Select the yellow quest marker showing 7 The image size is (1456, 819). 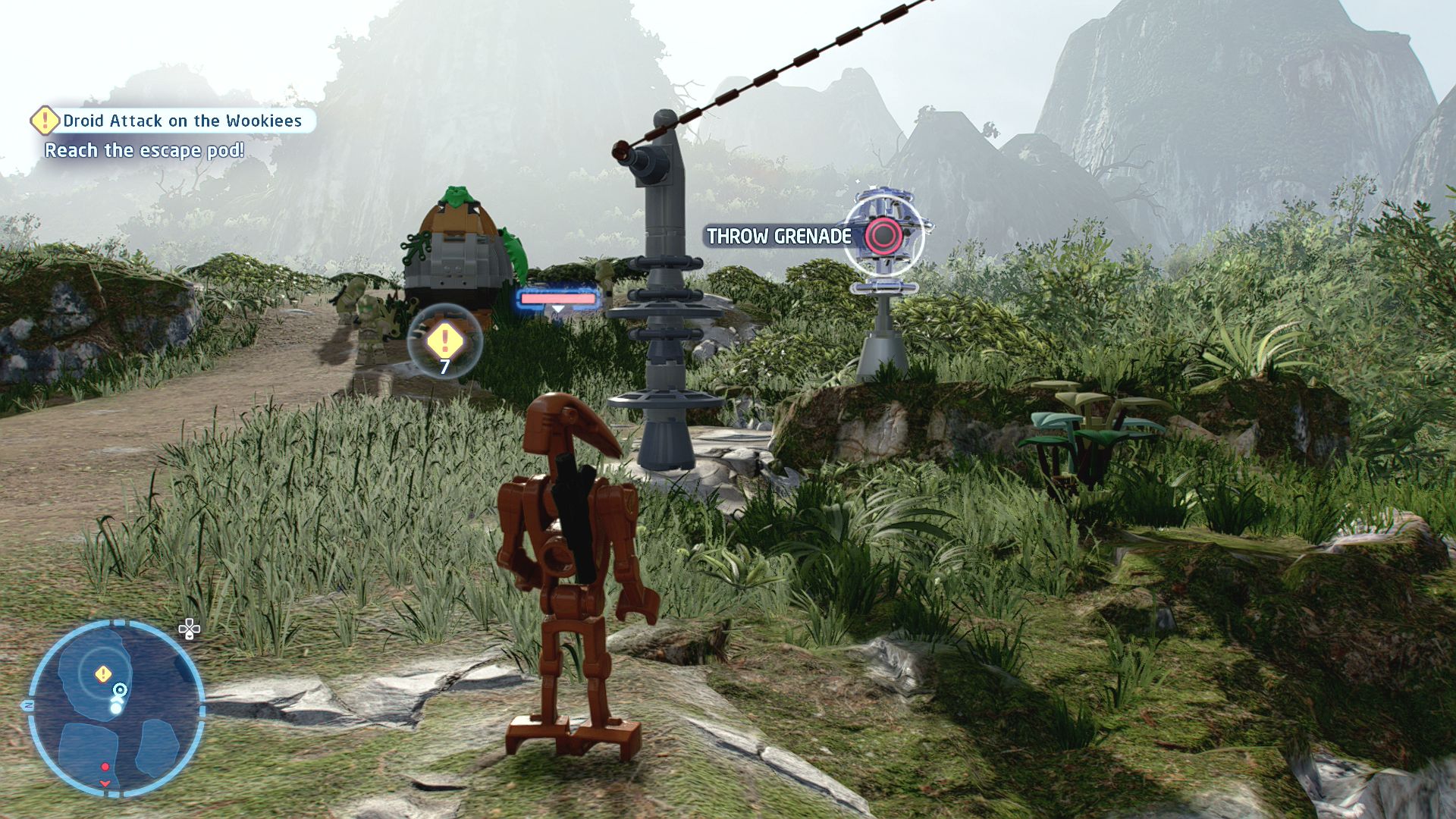tap(444, 341)
